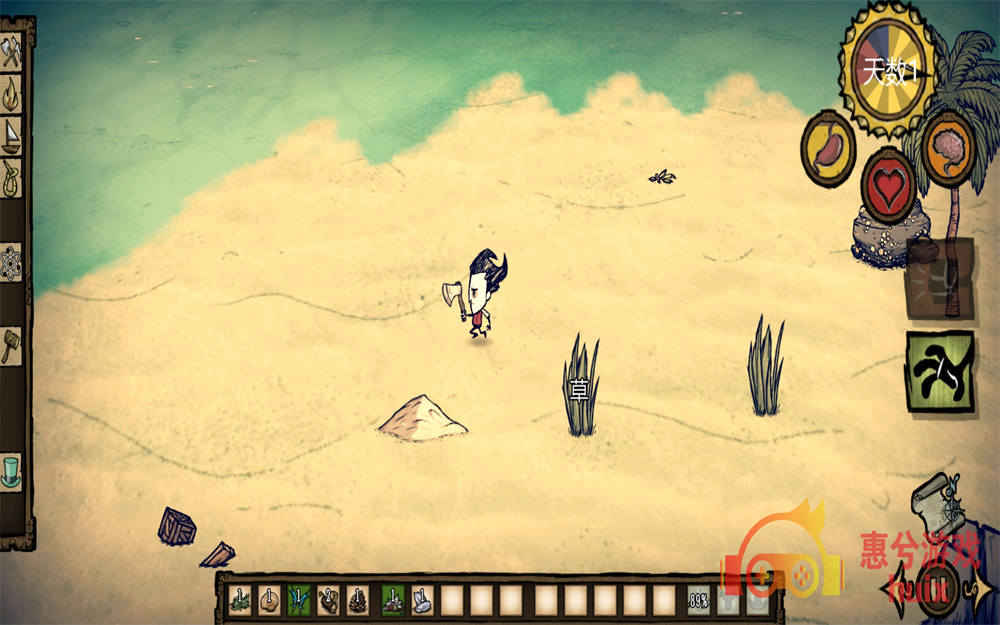Tap the green pick-up hand action button
This screenshot has width=1000, height=625.
940,370
